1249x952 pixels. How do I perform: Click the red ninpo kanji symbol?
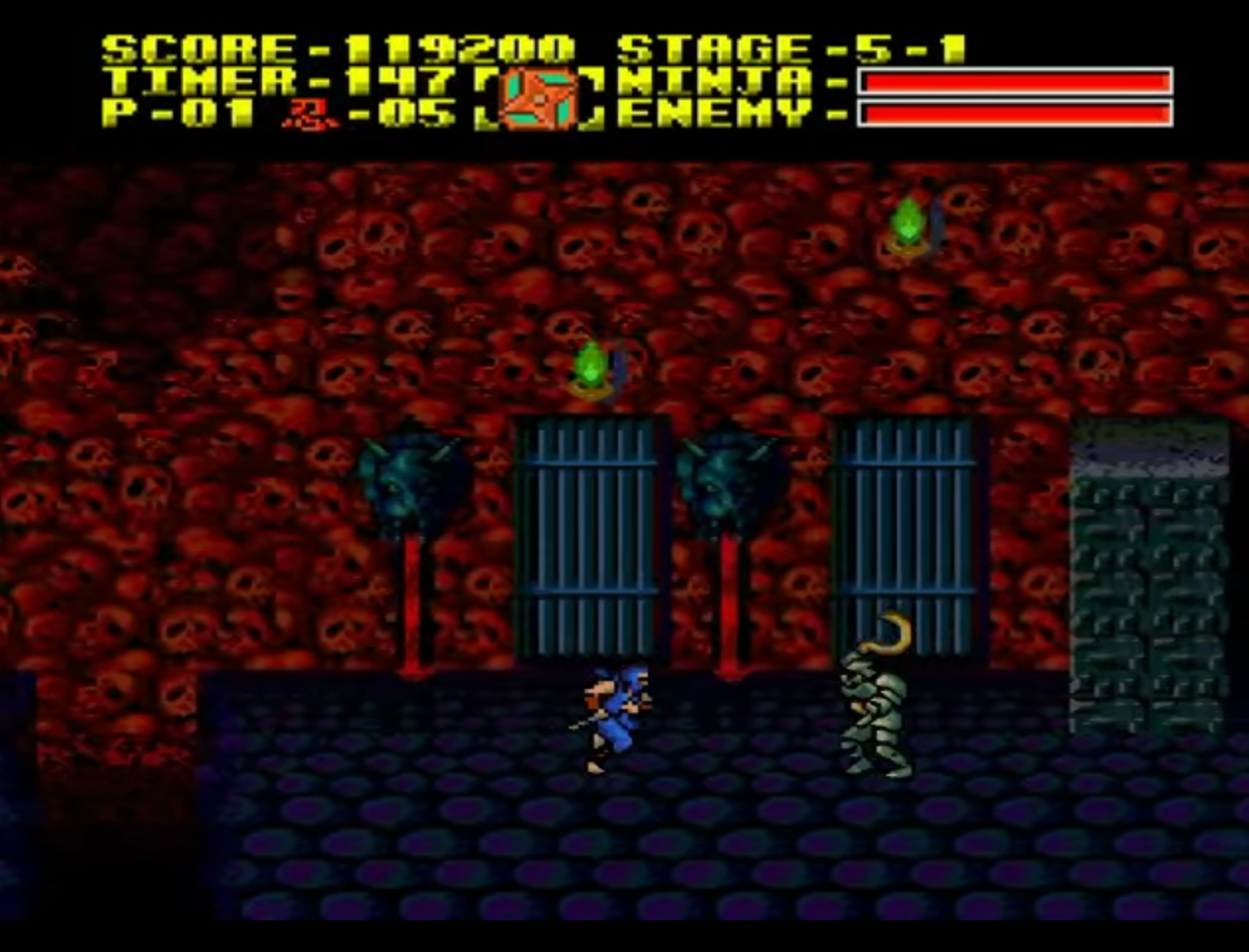310,113
